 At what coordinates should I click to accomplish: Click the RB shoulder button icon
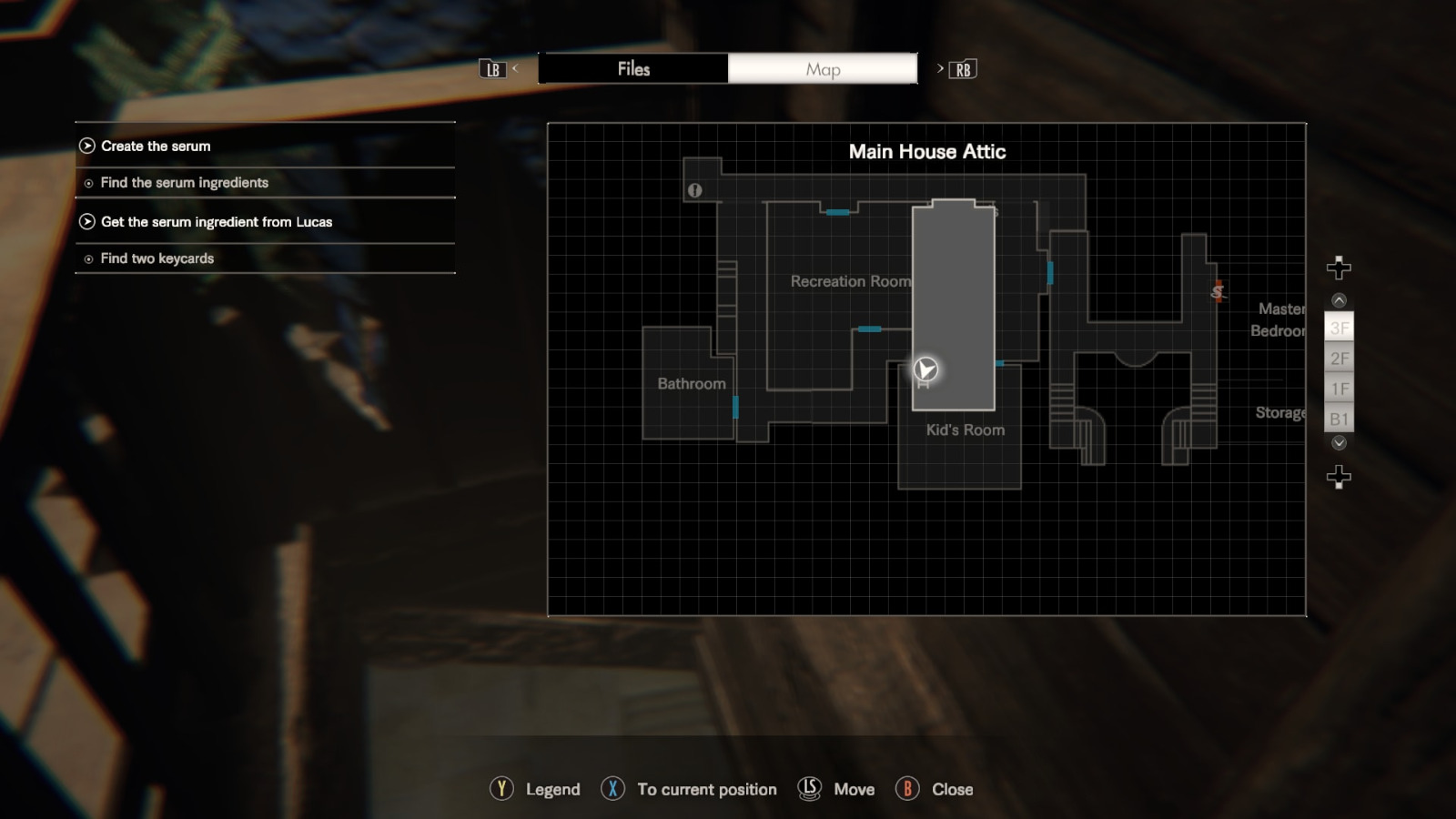(962, 68)
